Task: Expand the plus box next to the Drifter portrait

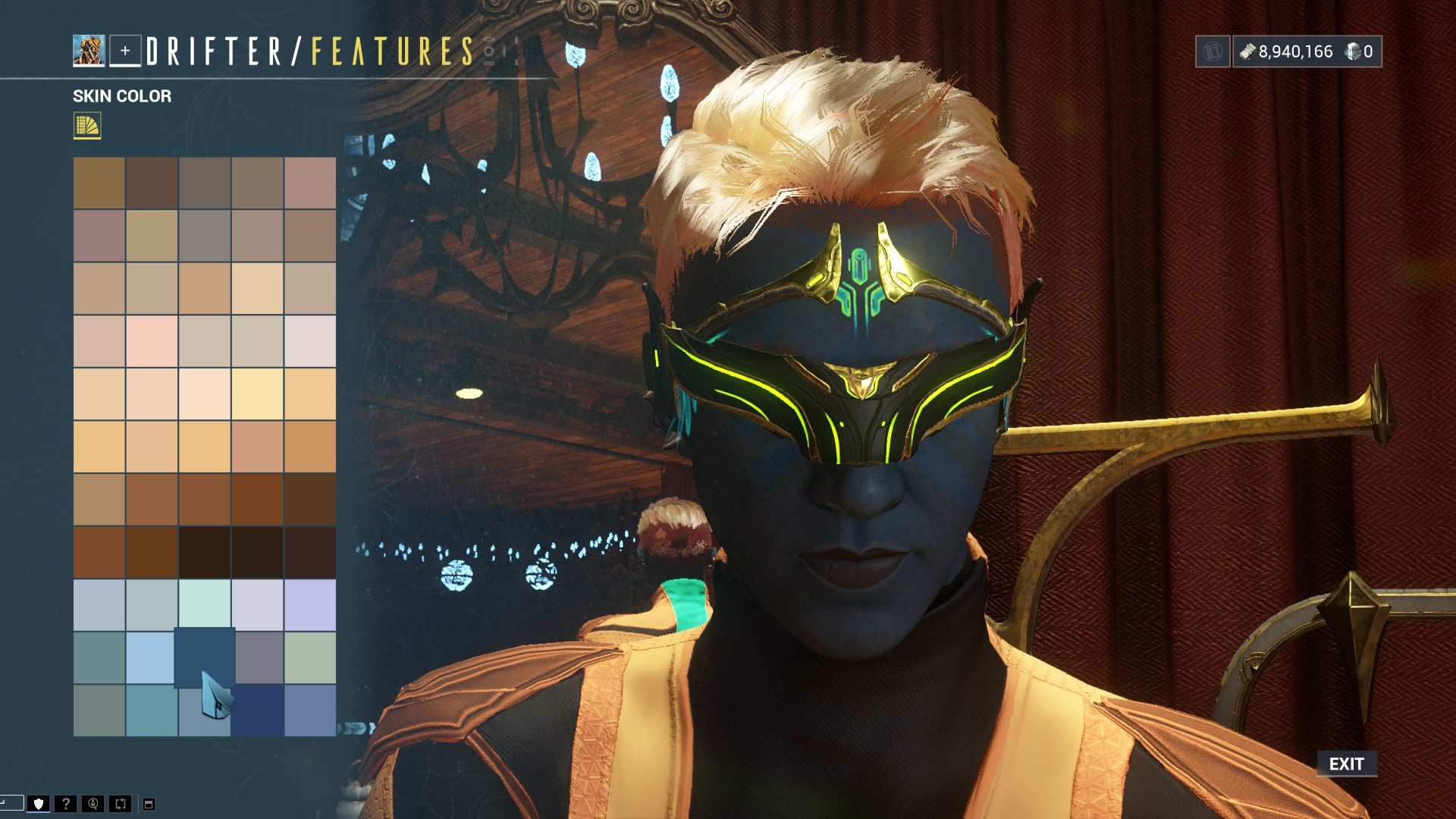Action: (127, 50)
